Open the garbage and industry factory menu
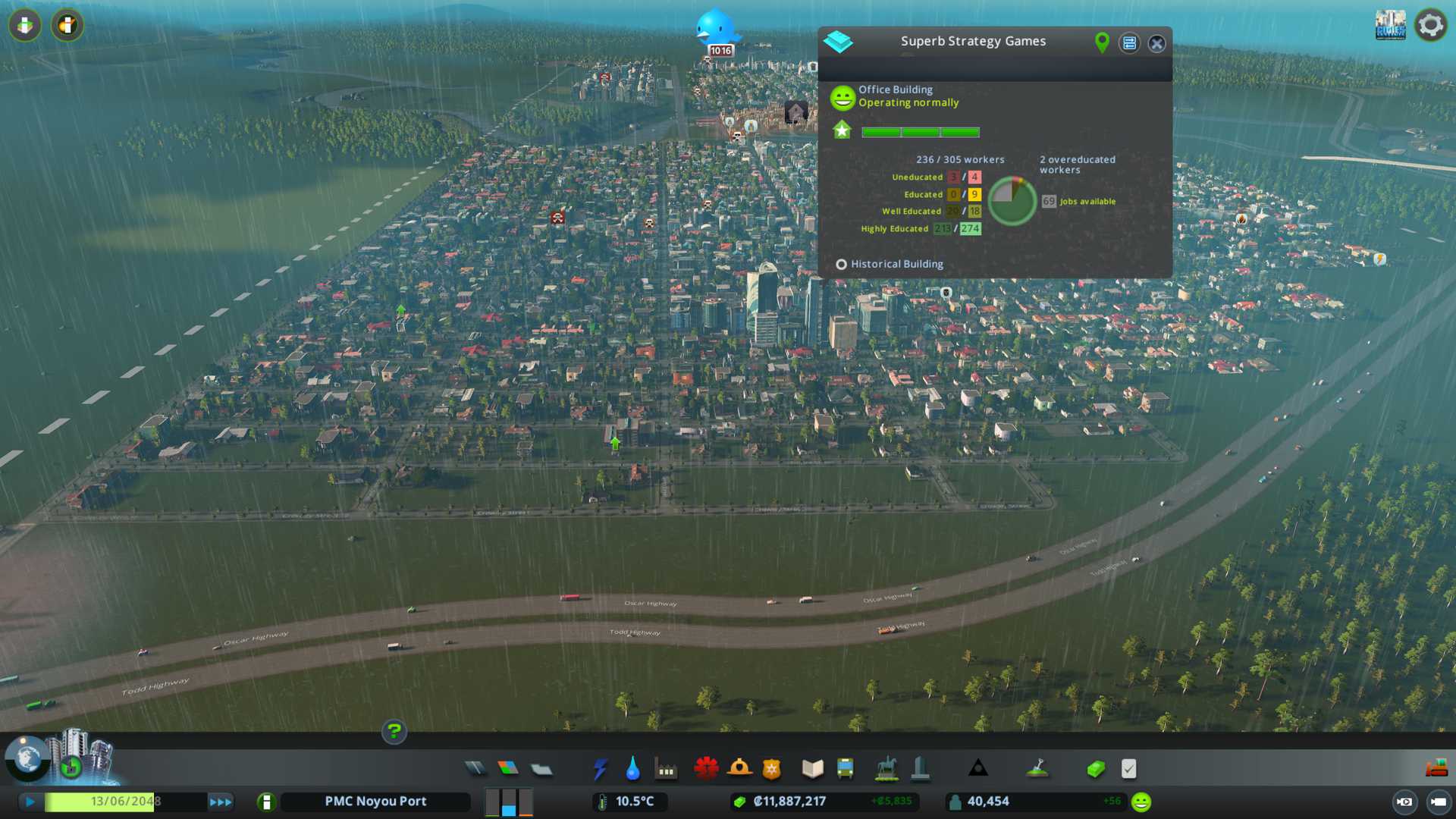This screenshot has height=819, width=1456. 667,769
